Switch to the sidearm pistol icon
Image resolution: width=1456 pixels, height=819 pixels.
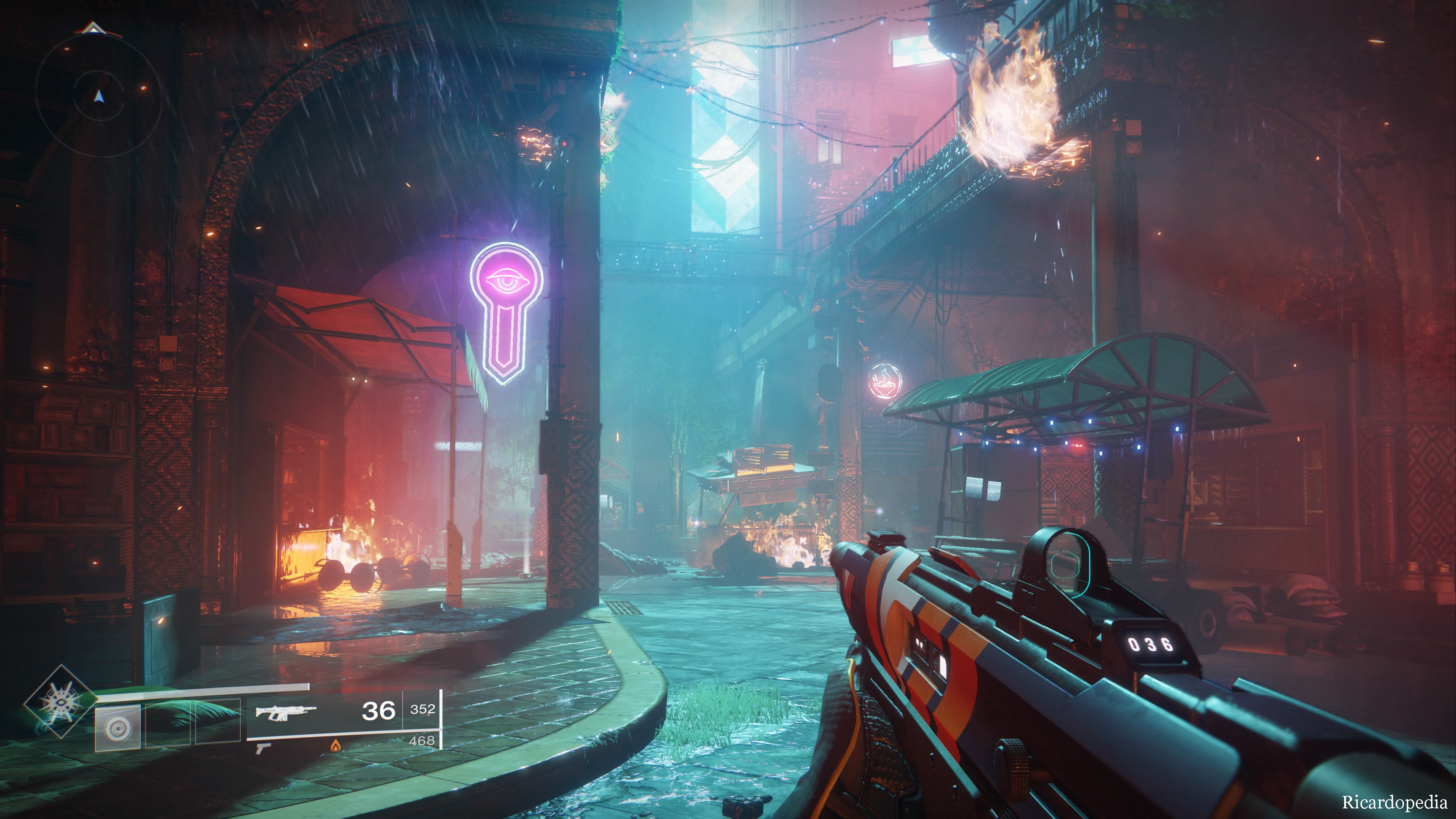(262, 748)
